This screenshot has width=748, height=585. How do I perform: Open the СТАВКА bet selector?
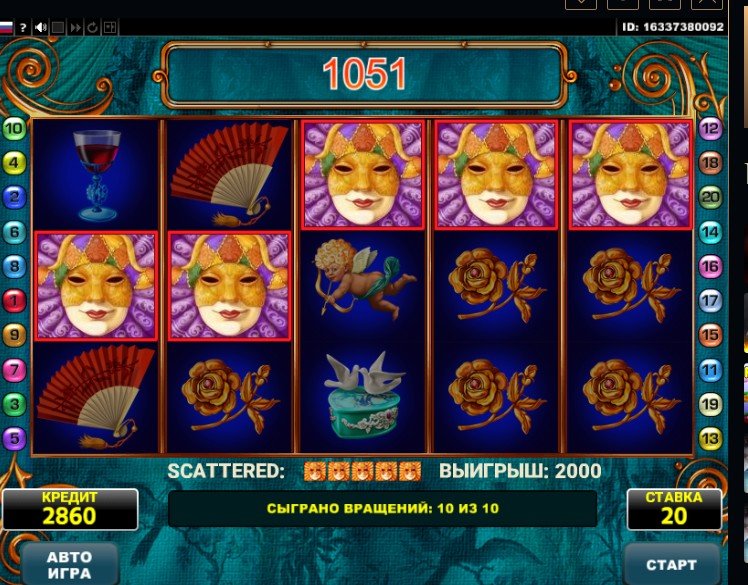(674, 509)
